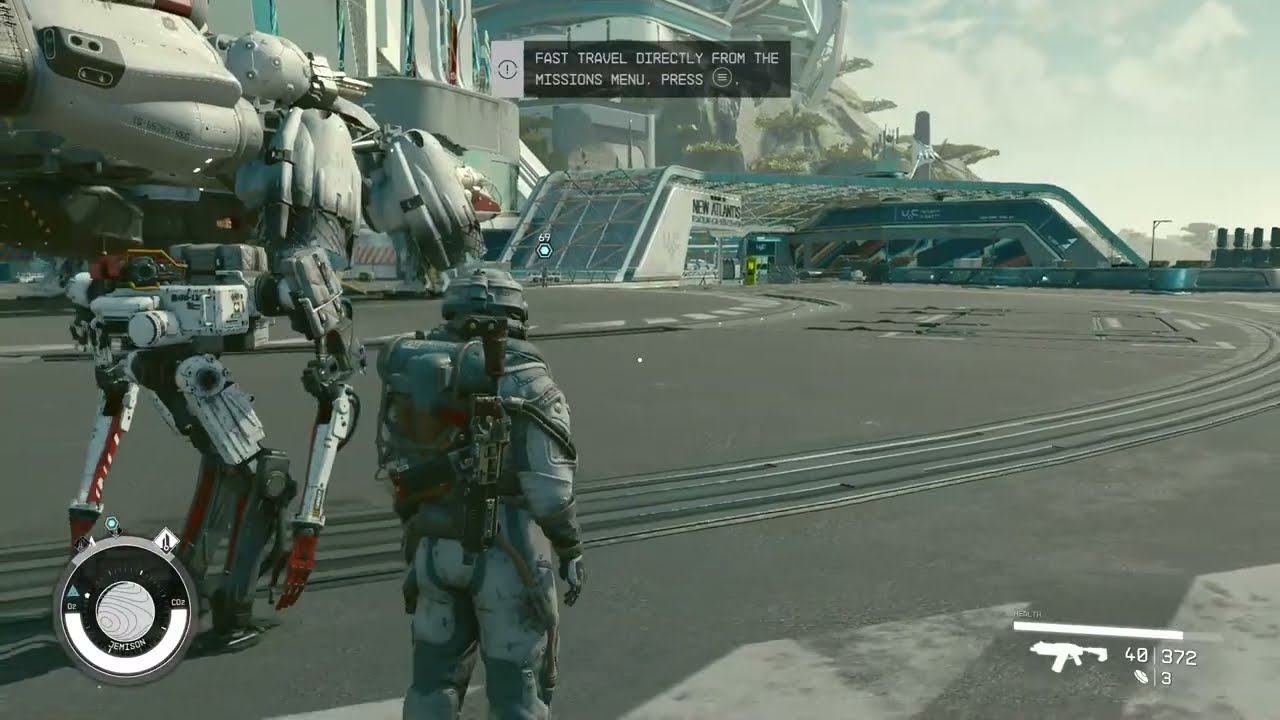This screenshot has height=720, width=1280.
Task: Click the hexagonal objective distance marker
Action: click(544, 251)
